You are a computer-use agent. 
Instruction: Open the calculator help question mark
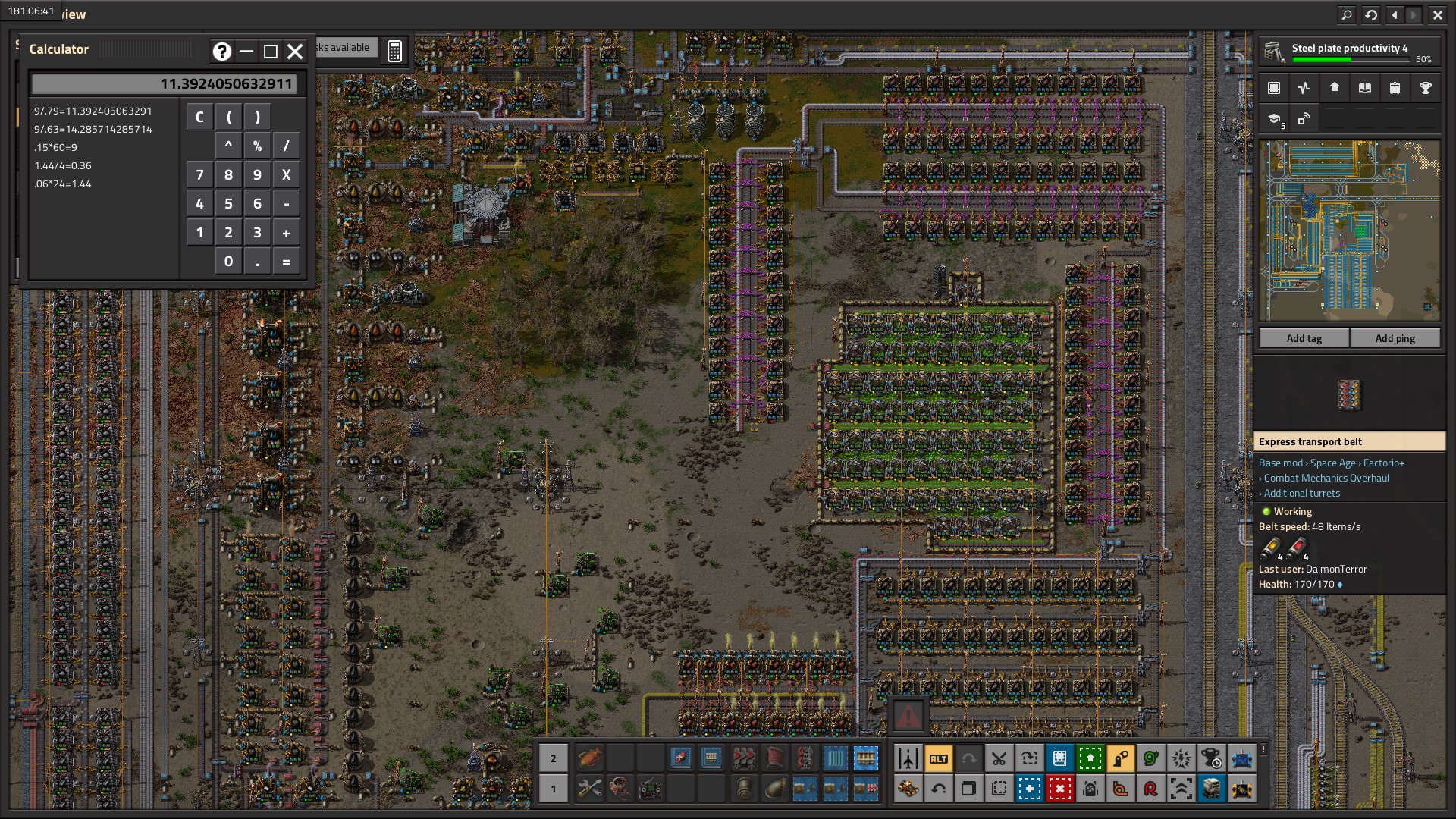click(x=221, y=51)
